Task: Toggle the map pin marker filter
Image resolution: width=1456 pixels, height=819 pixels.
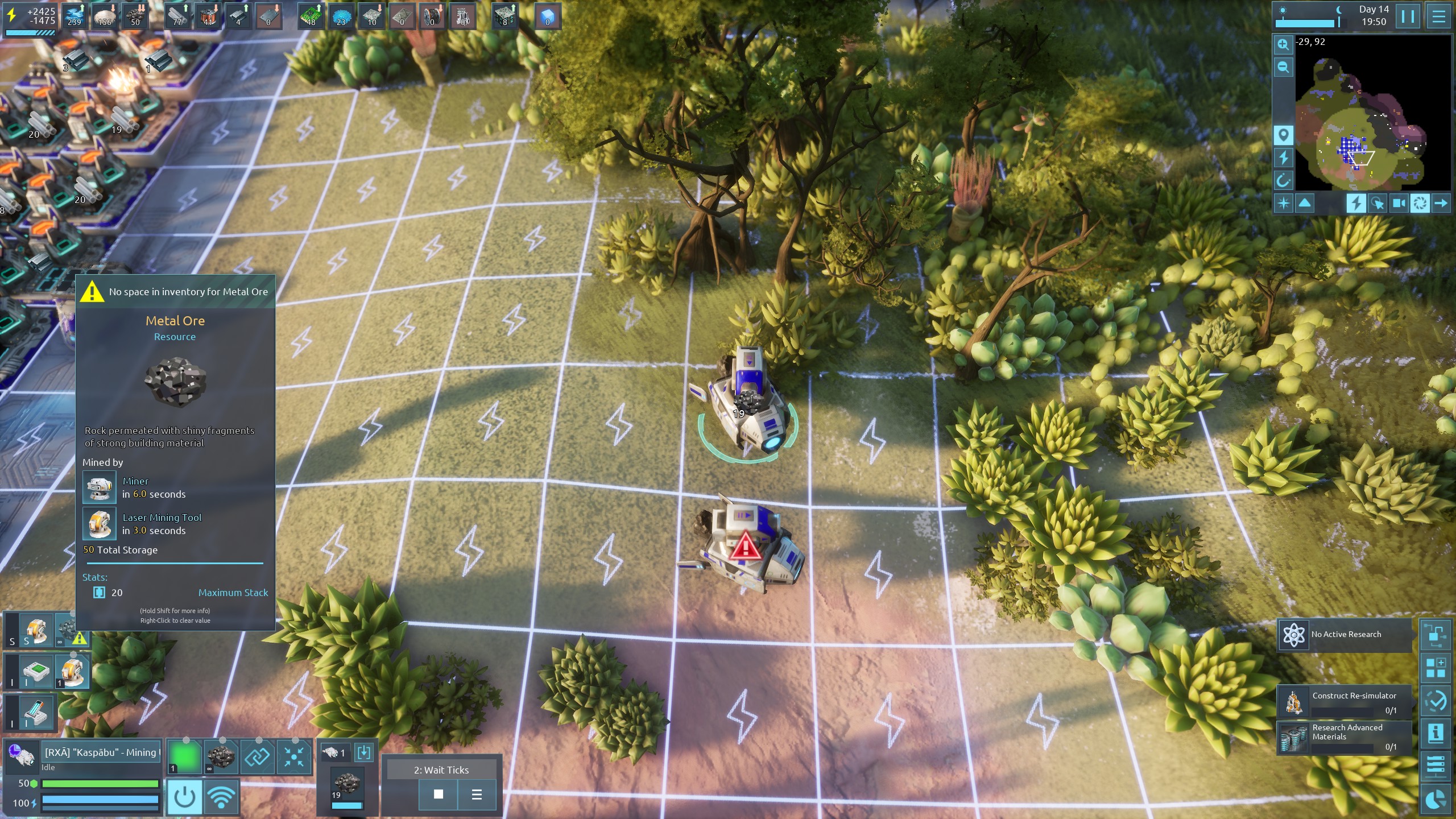Action: pos(1283,135)
